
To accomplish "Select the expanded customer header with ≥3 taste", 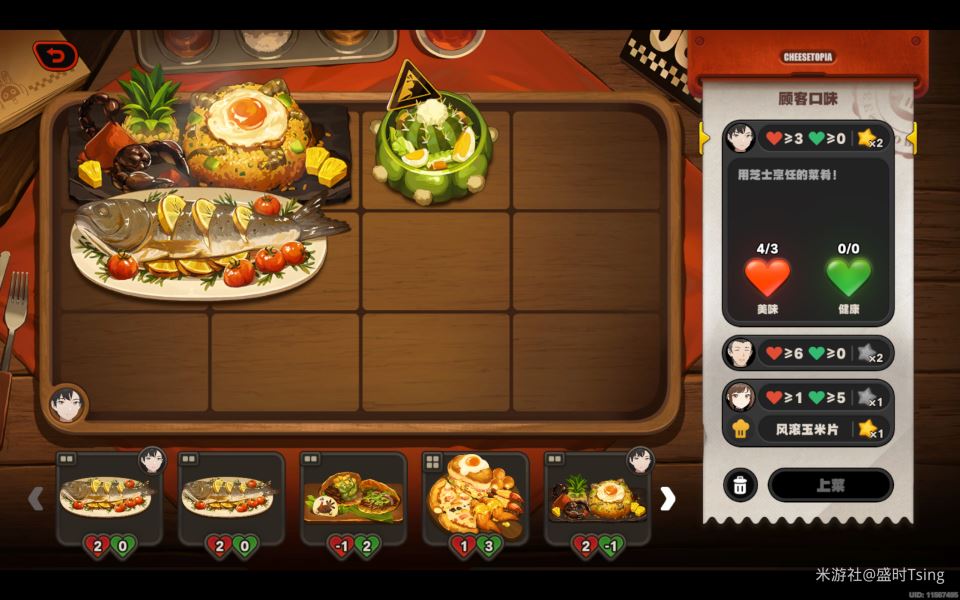I will tap(808, 138).
